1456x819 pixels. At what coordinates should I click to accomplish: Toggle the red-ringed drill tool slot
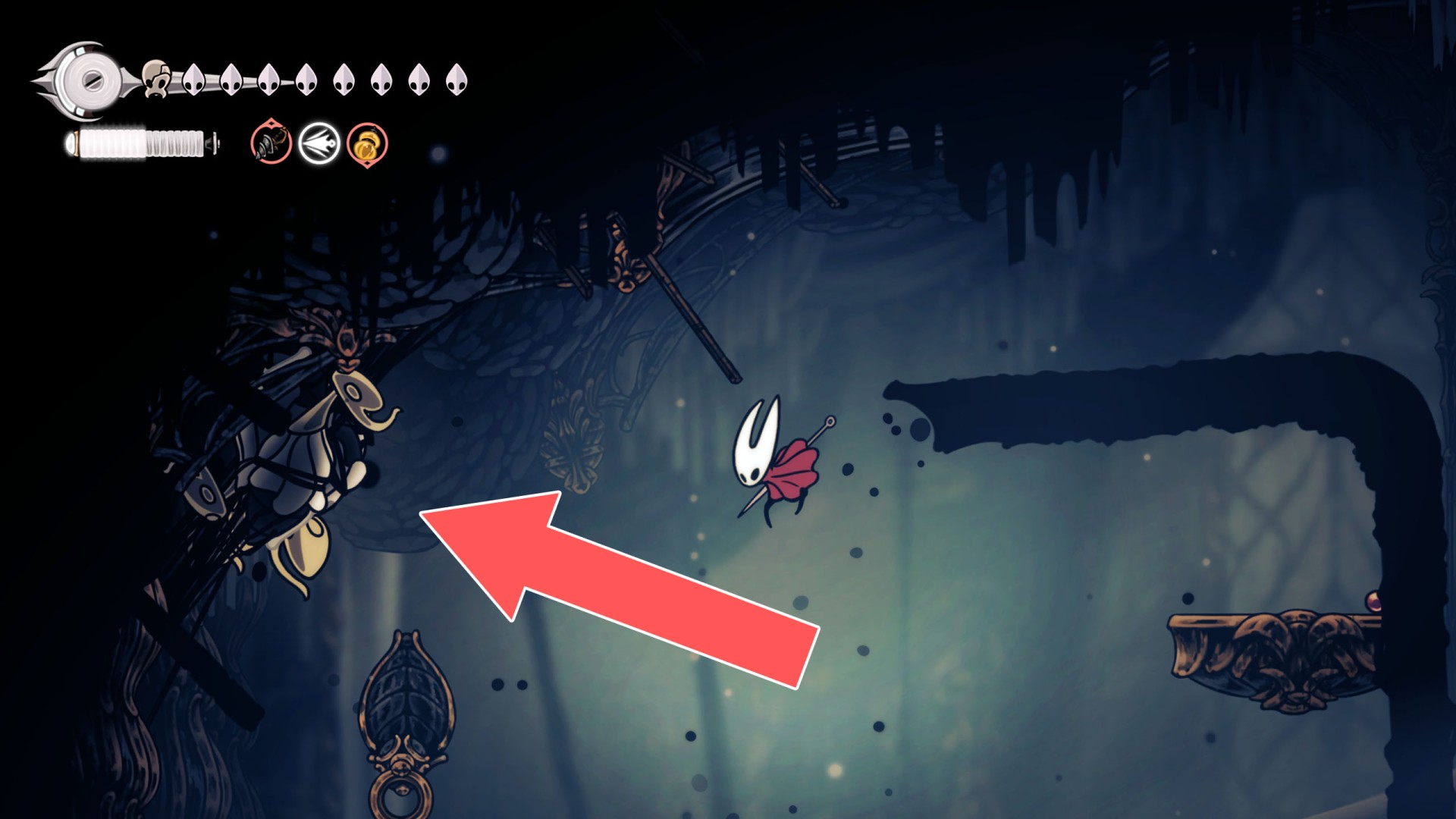[x=271, y=143]
